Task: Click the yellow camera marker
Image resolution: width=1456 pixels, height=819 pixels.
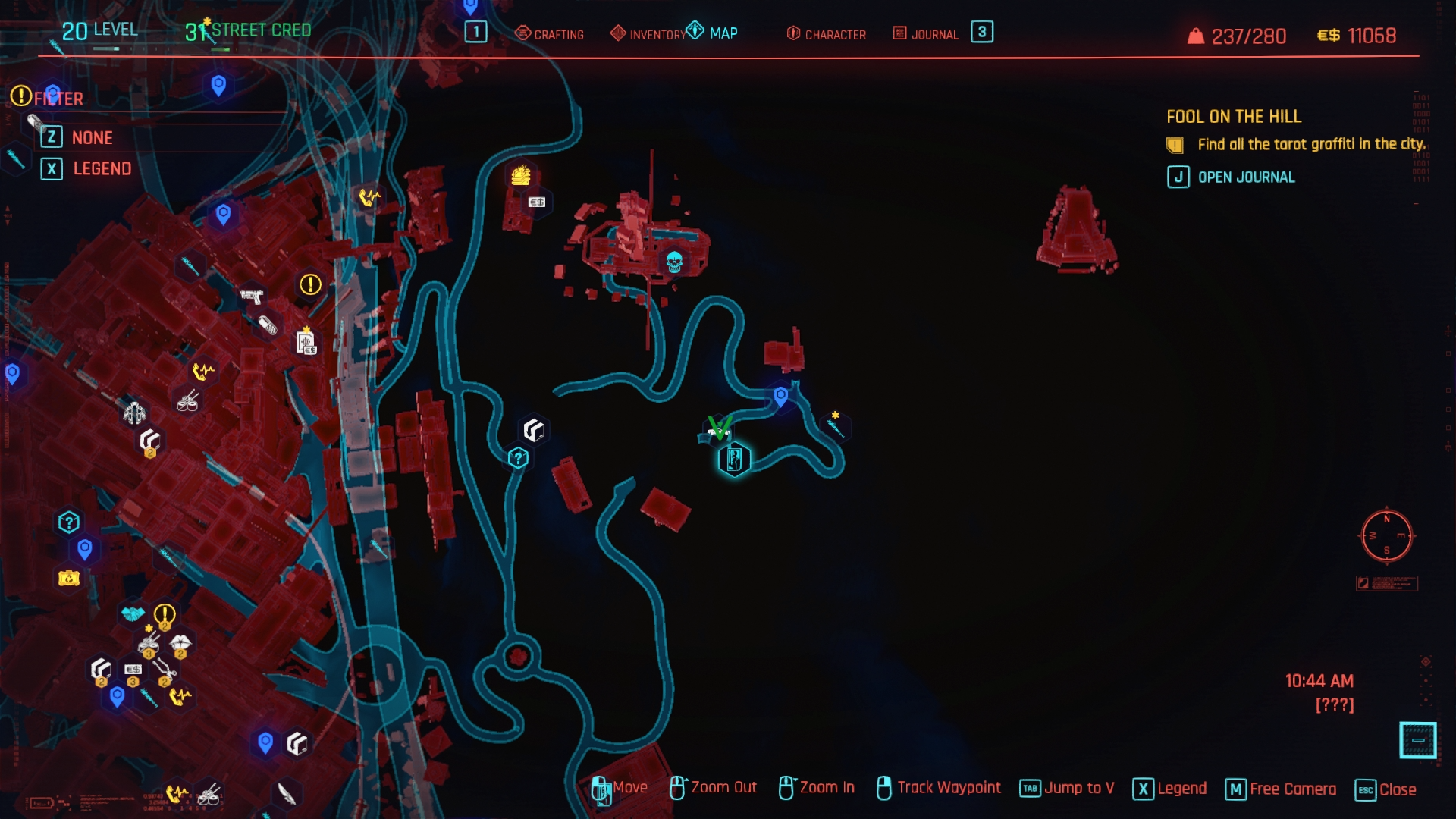Action: (x=69, y=579)
